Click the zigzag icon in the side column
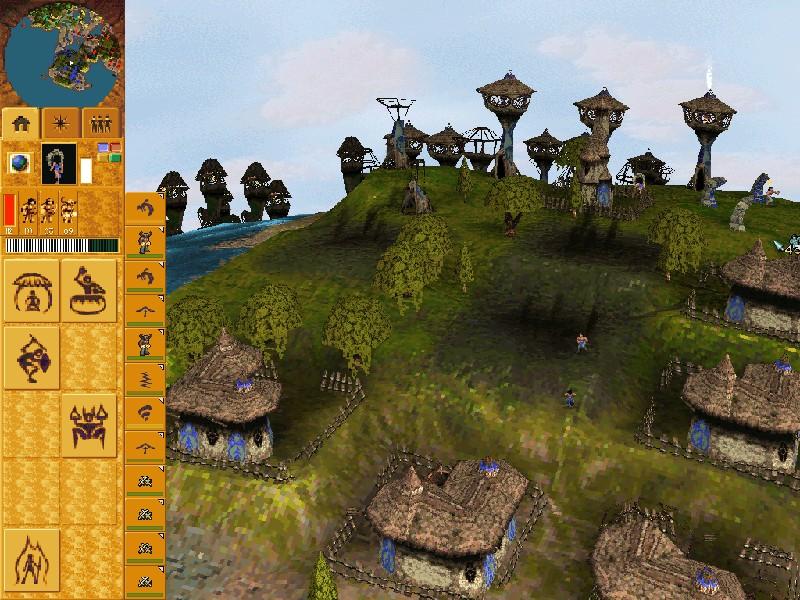 coord(145,378)
